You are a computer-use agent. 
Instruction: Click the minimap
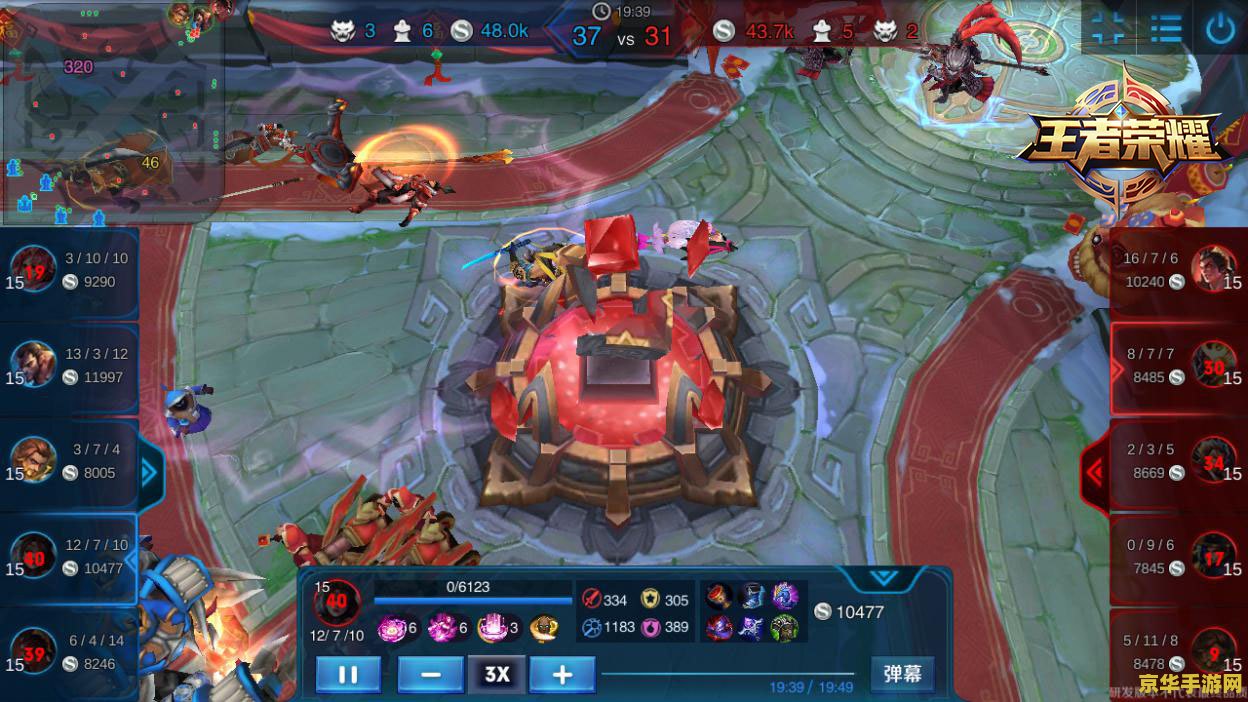click(110, 110)
